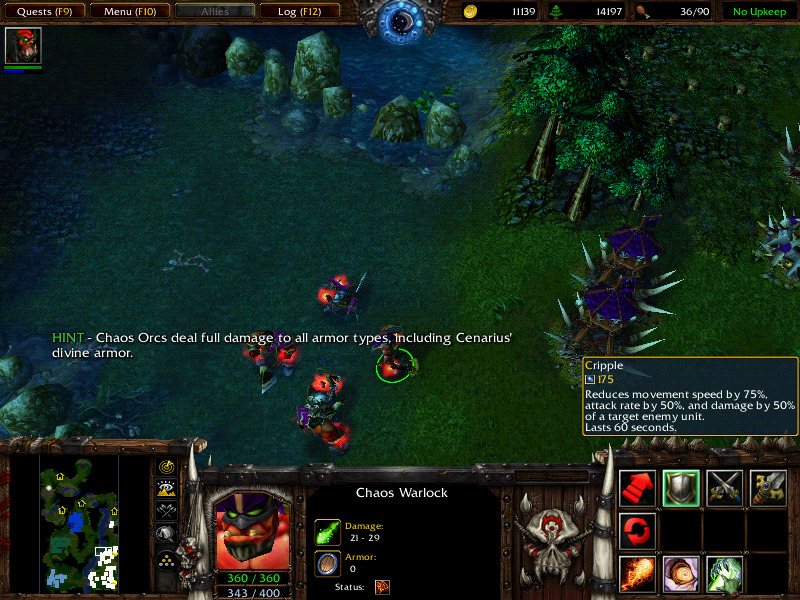
Task: Activate the Cripple green hand ability
Action: point(724,575)
